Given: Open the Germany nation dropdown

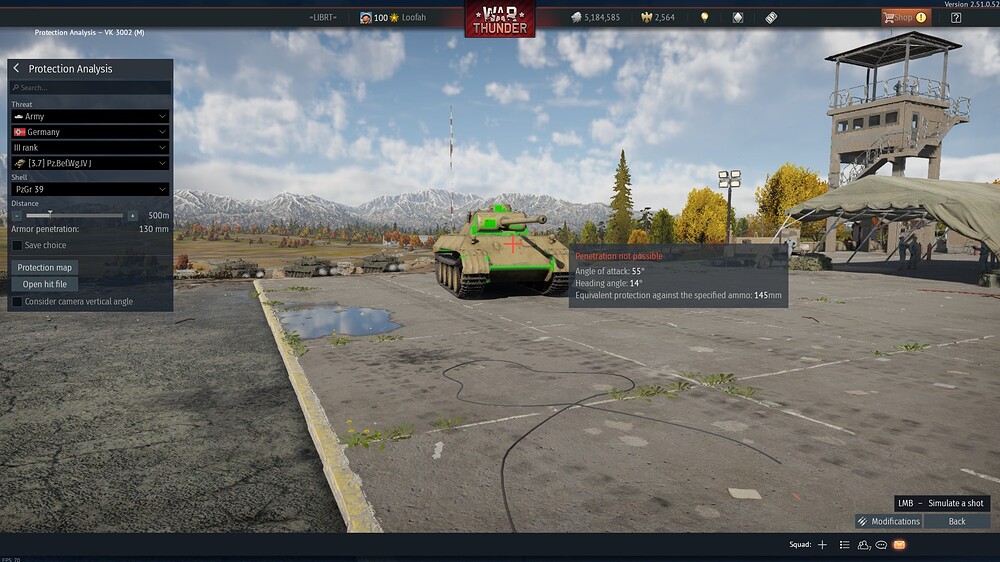Looking at the screenshot, I should (x=89, y=132).
